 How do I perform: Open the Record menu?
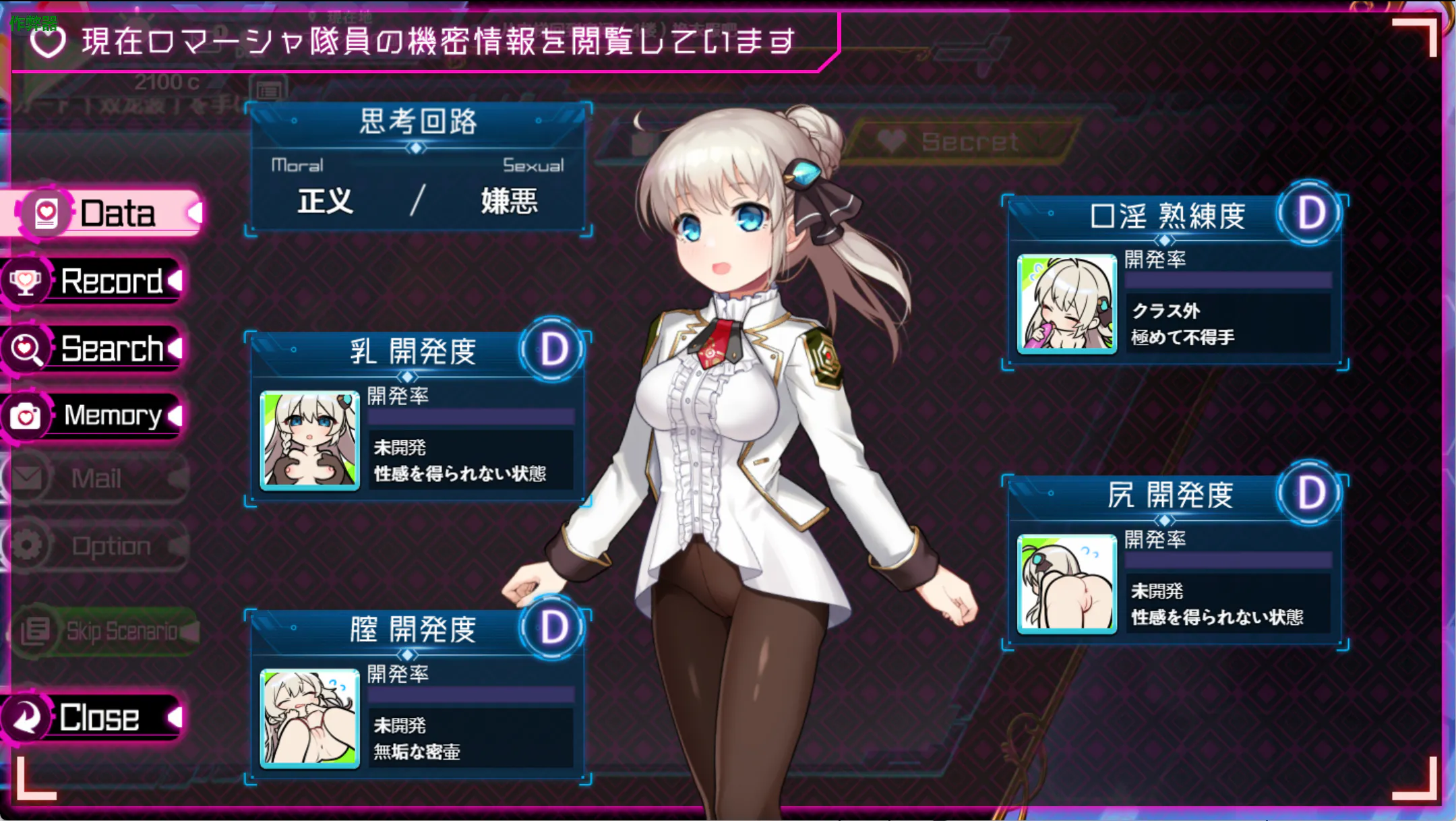click(101, 281)
